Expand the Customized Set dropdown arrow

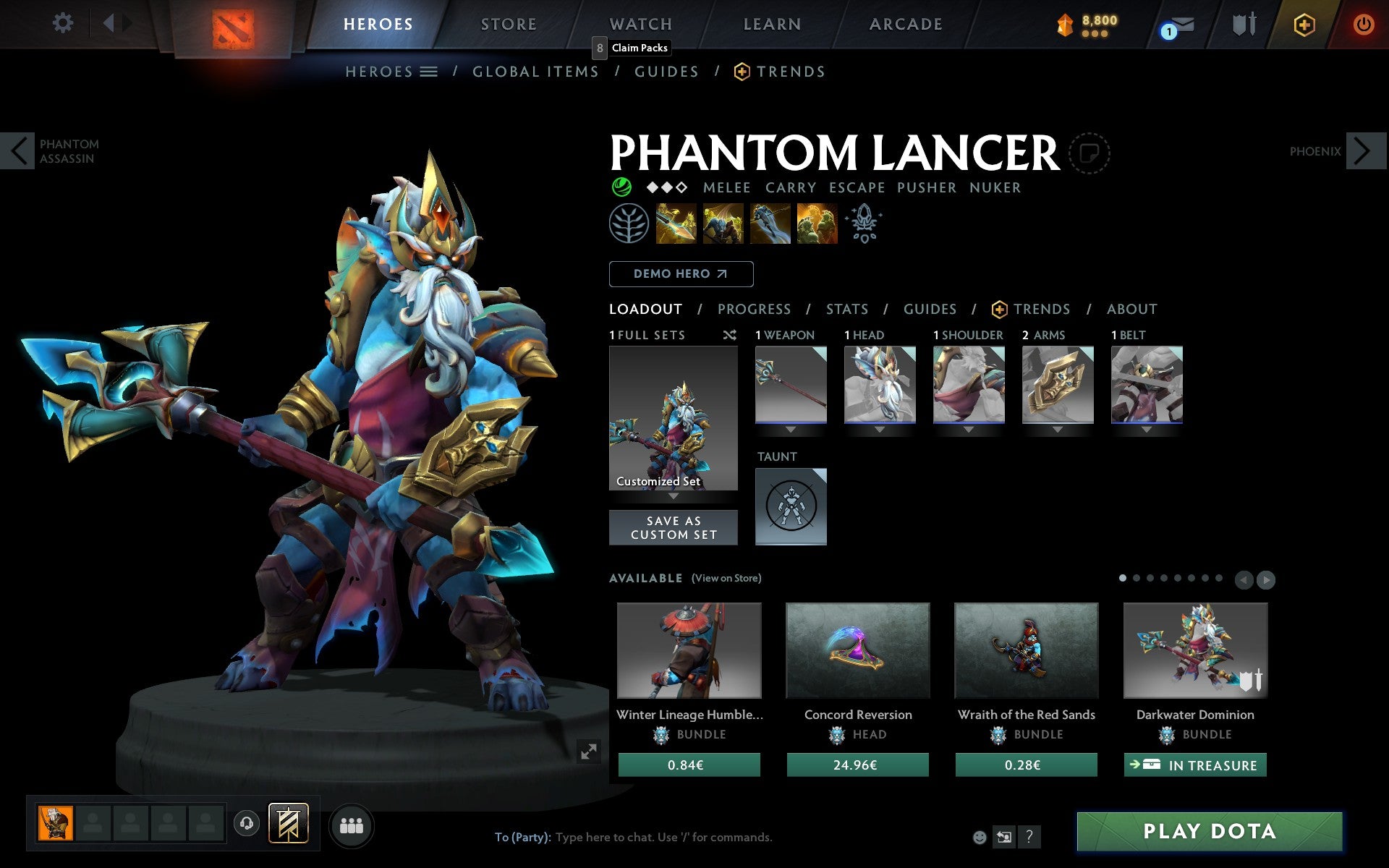[x=674, y=498]
